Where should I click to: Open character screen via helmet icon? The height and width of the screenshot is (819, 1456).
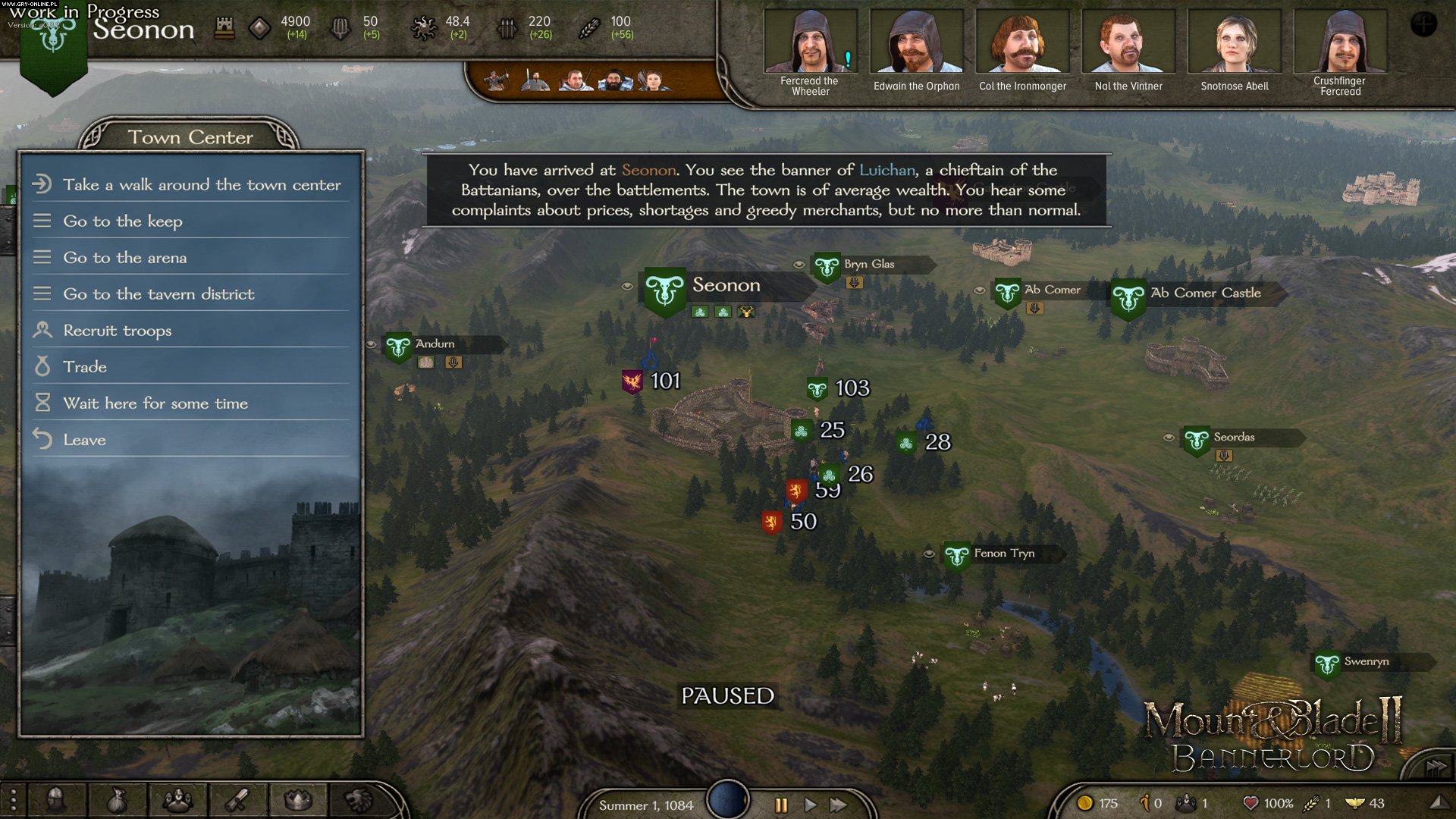coord(56,799)
